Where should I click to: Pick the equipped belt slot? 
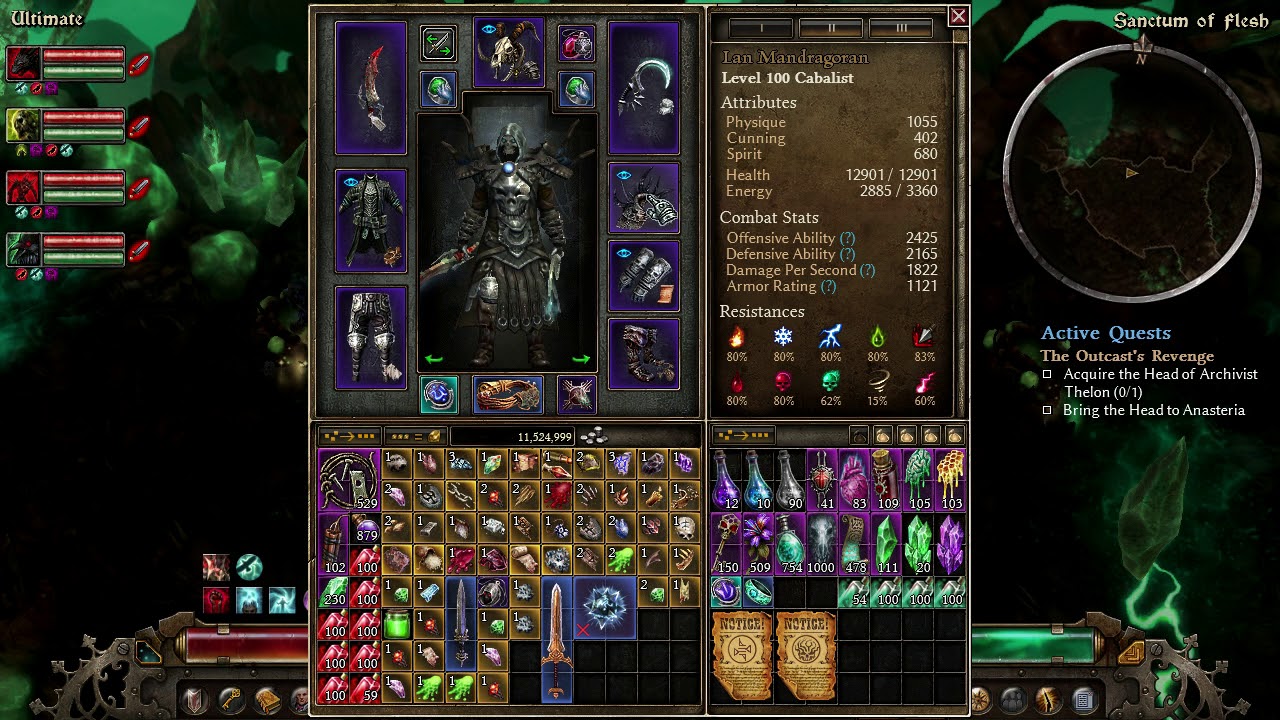(508, 395)
